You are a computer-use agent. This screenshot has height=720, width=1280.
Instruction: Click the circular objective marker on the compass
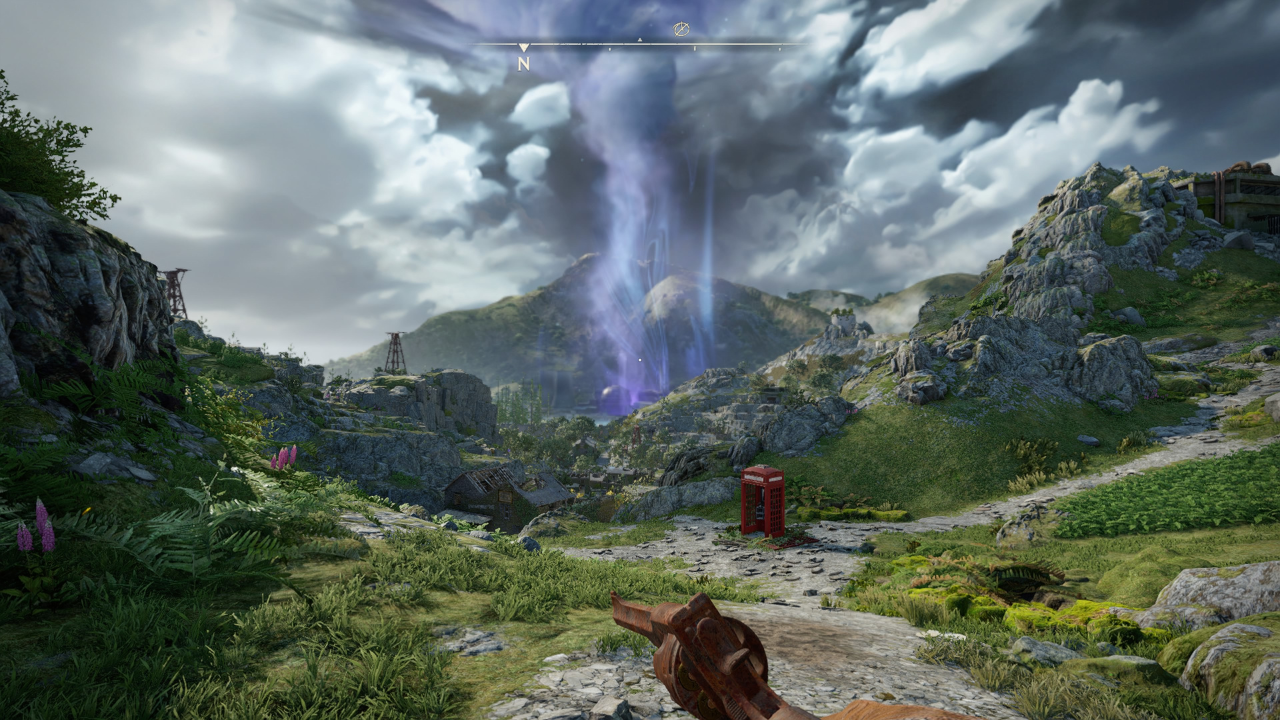tap(682, 30)
